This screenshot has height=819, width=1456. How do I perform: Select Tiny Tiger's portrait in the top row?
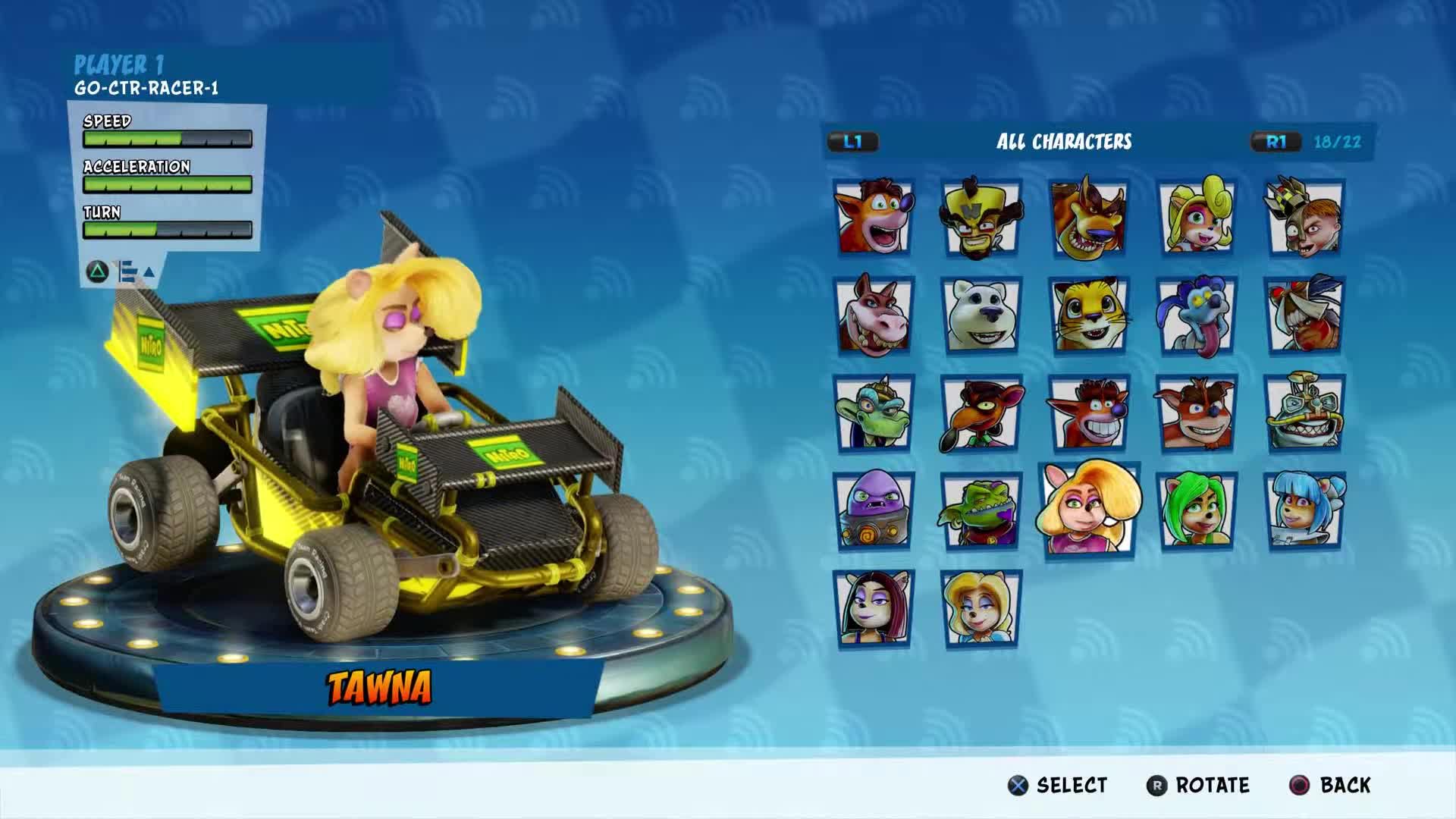(1092, 216)
